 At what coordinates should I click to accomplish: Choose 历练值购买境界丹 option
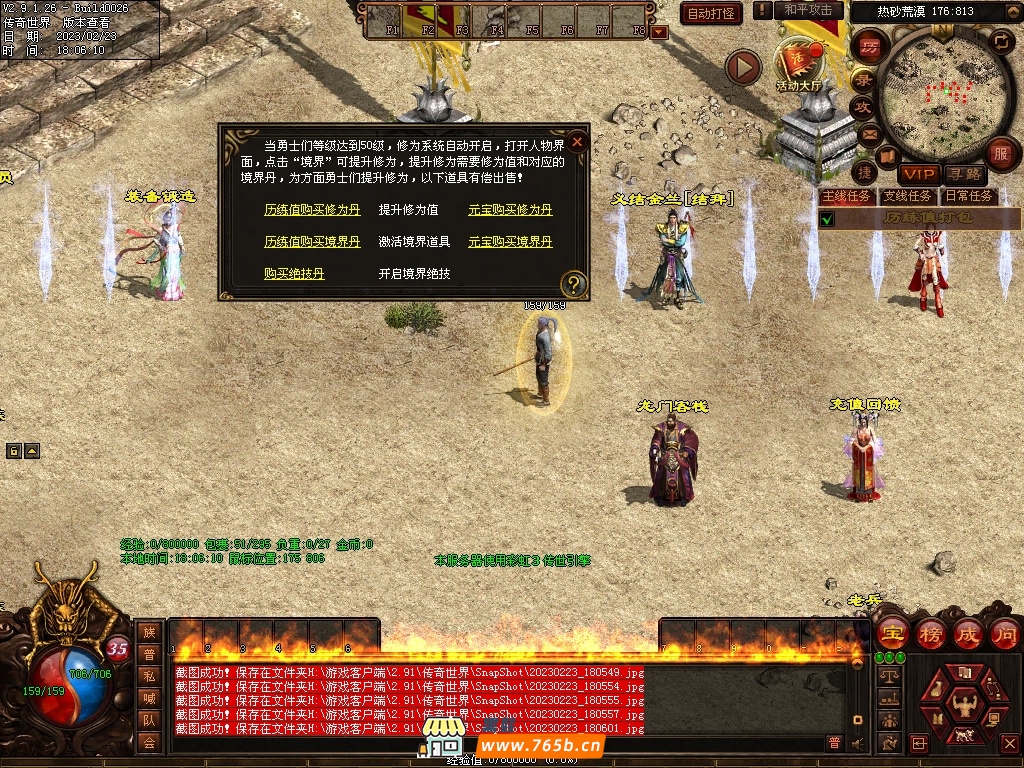coord(312,242)
